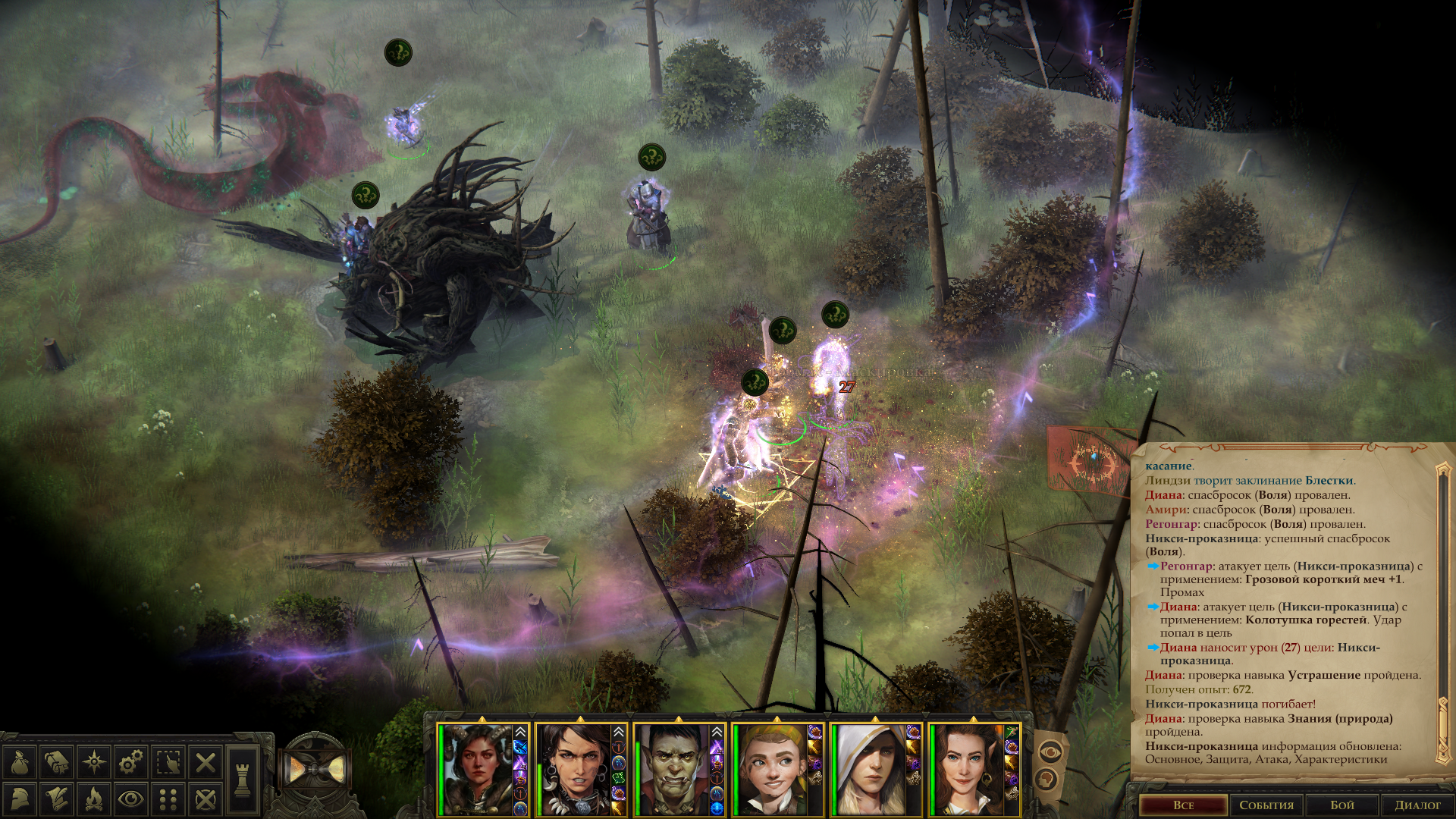
Task: Select the halfling with yellow bandana portrait
Action: pos(772,770)
